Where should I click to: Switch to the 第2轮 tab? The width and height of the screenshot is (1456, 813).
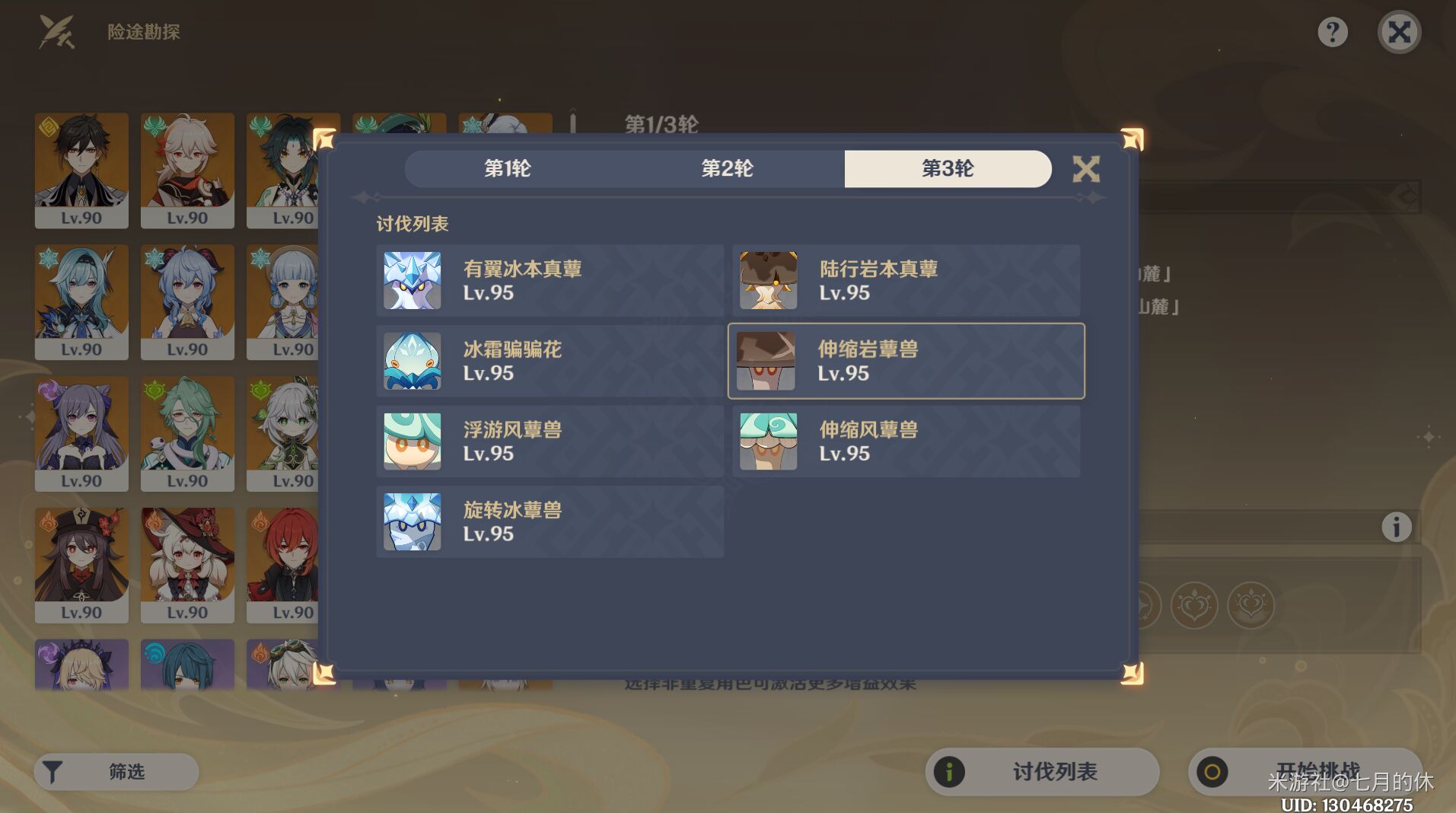pyautogui.click(x=728, y=169)
